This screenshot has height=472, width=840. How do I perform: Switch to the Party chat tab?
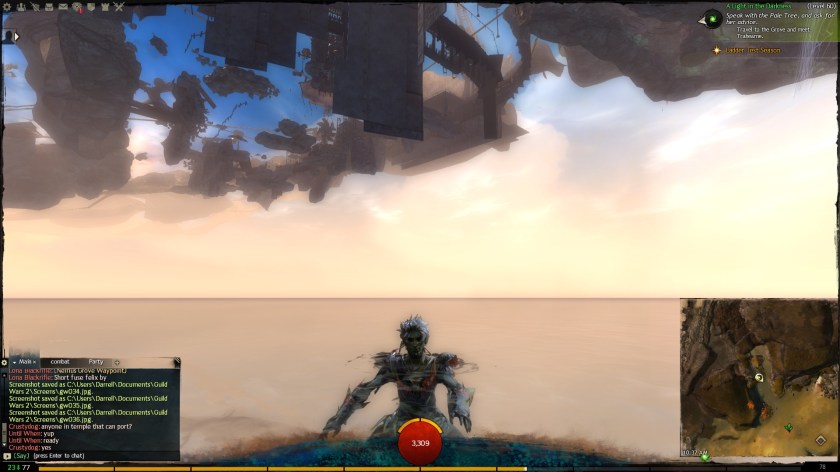tap(96, 361)
